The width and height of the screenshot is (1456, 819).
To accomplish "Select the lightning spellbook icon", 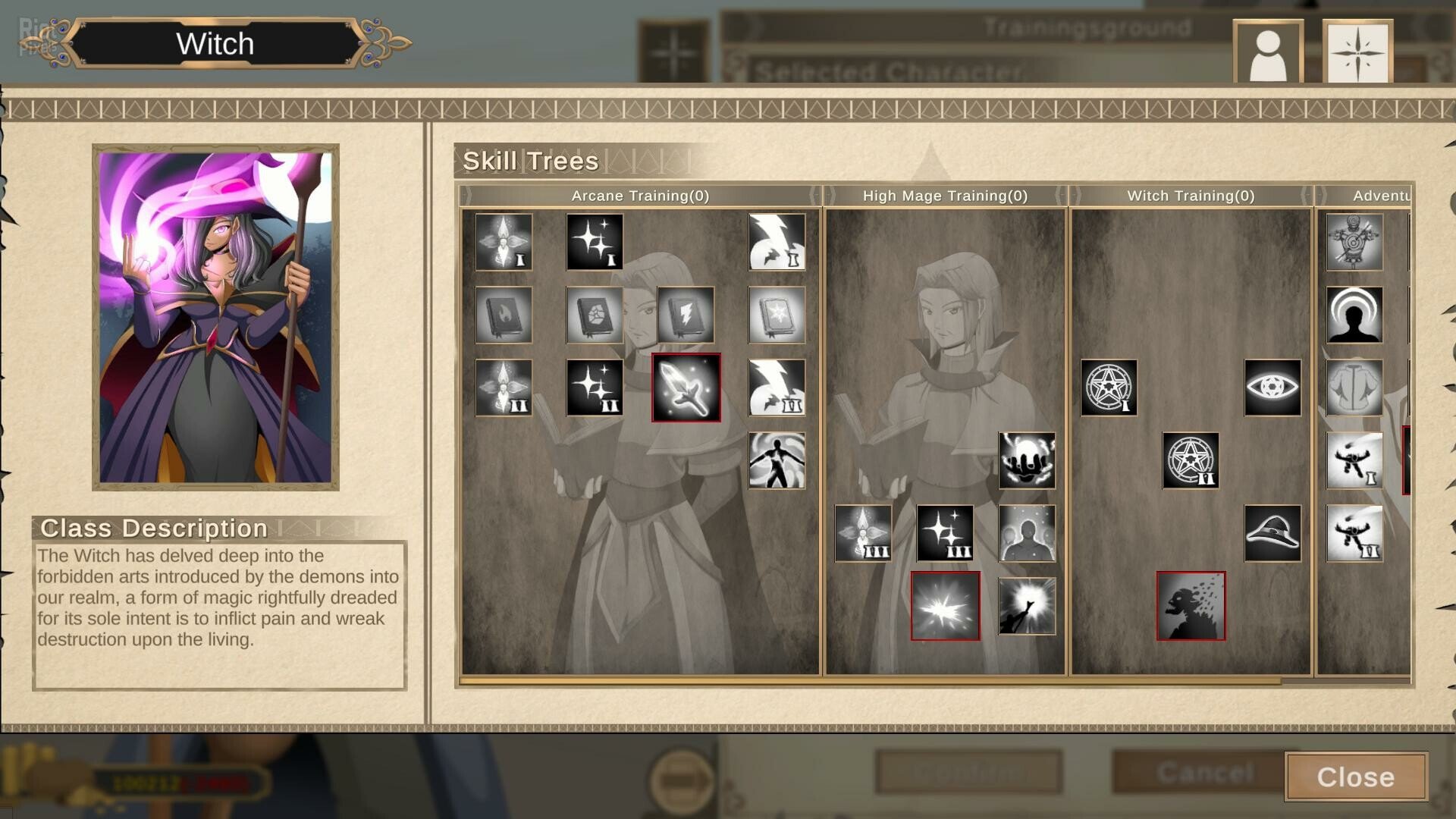I will tap(685, 315).
